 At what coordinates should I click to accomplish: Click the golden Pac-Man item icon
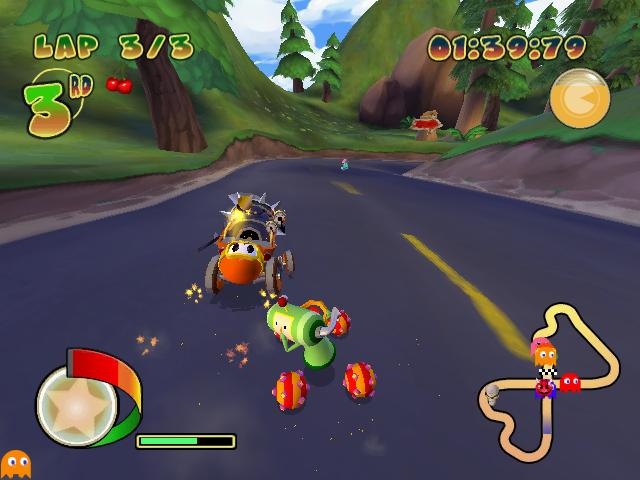click(x=579, y=99)
